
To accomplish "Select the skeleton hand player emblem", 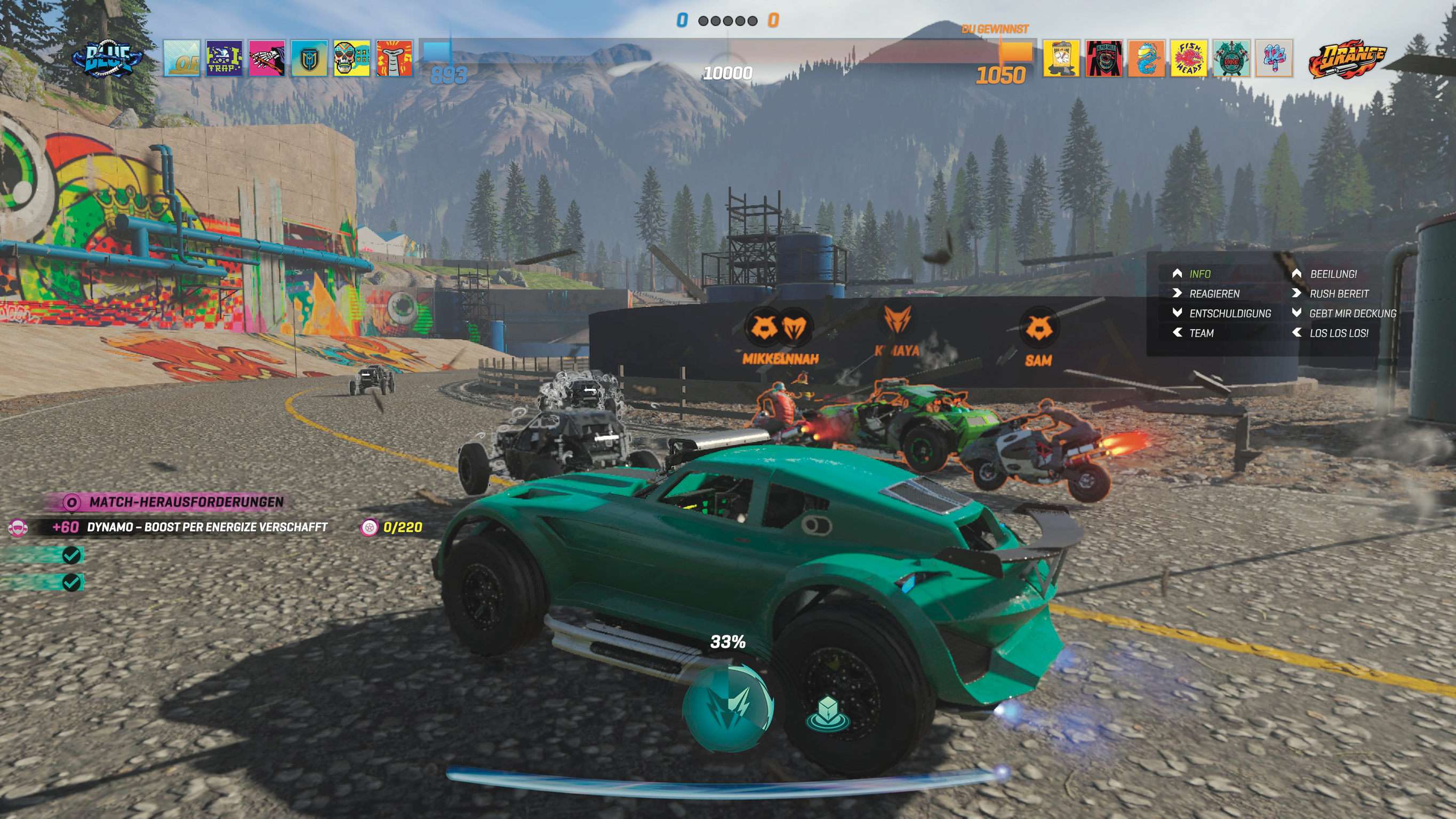I will (267, 58).
